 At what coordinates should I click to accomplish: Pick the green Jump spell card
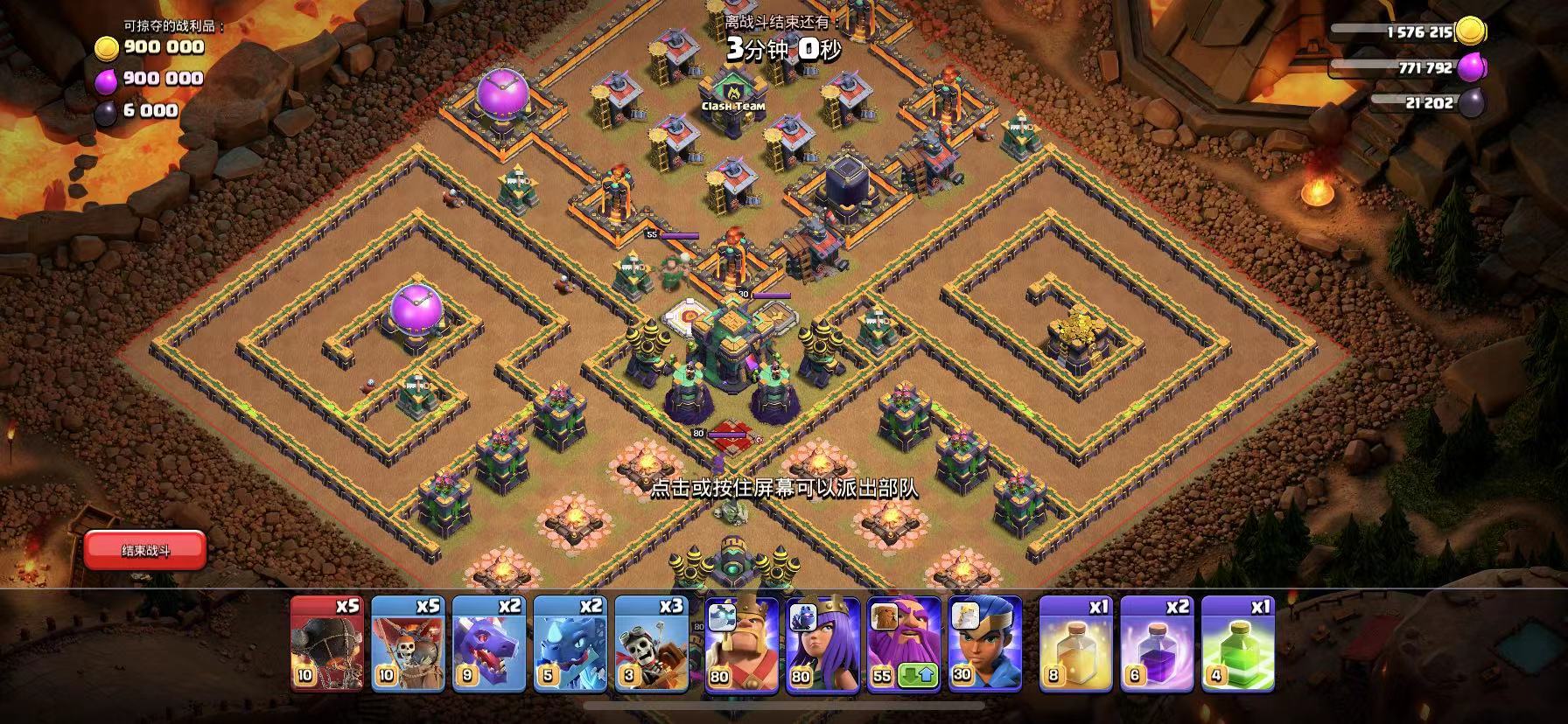click(1238, 644)
